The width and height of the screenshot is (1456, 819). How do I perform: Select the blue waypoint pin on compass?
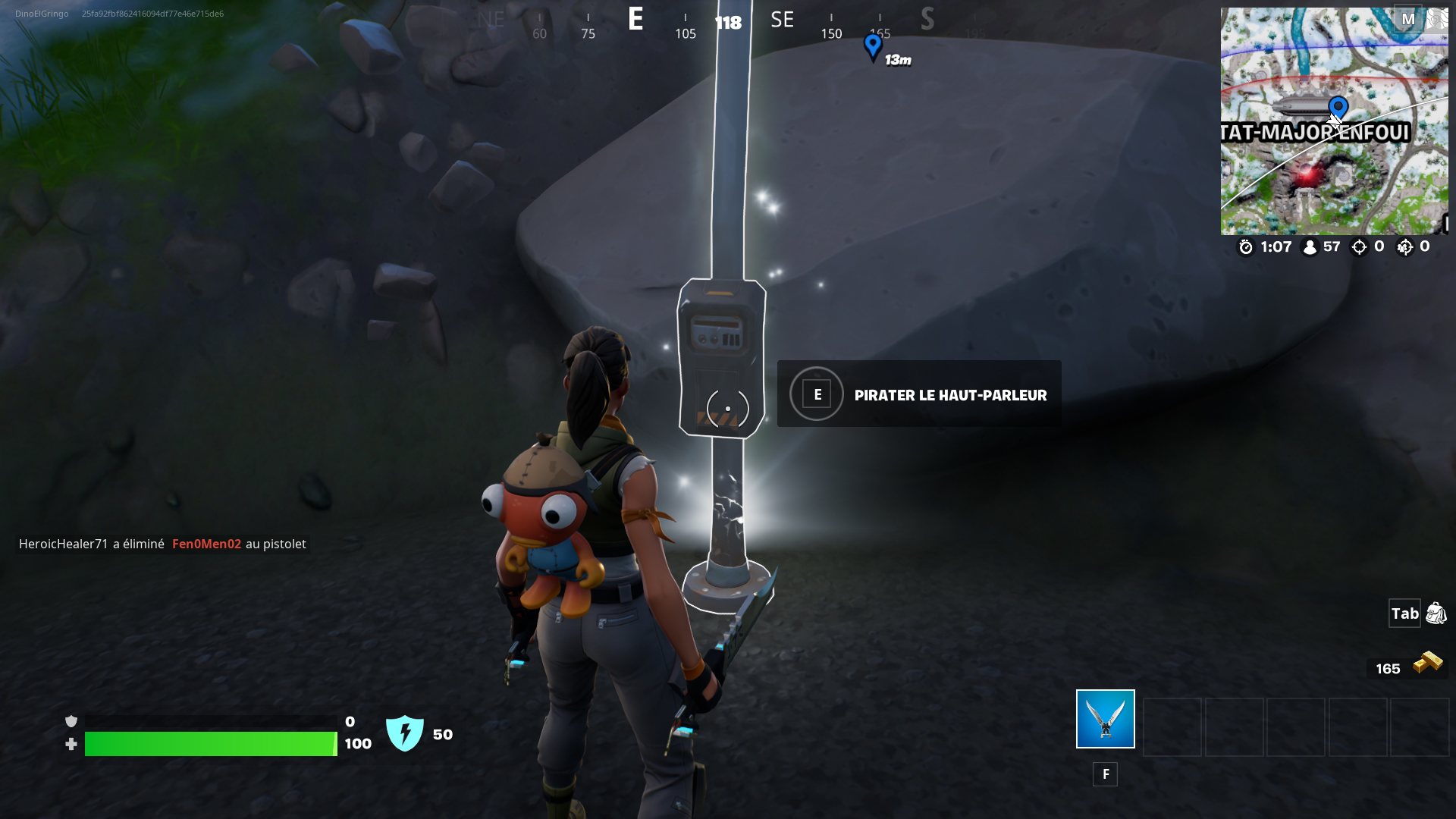[873, 47]
